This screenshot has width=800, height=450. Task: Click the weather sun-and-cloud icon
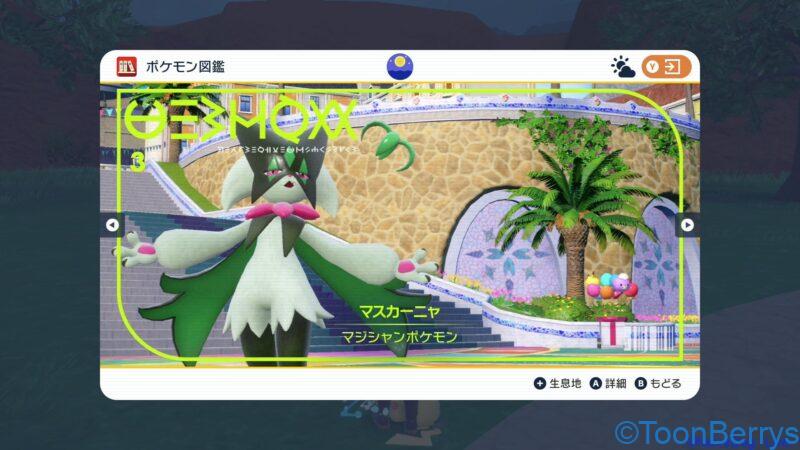(x=623, y=67)
